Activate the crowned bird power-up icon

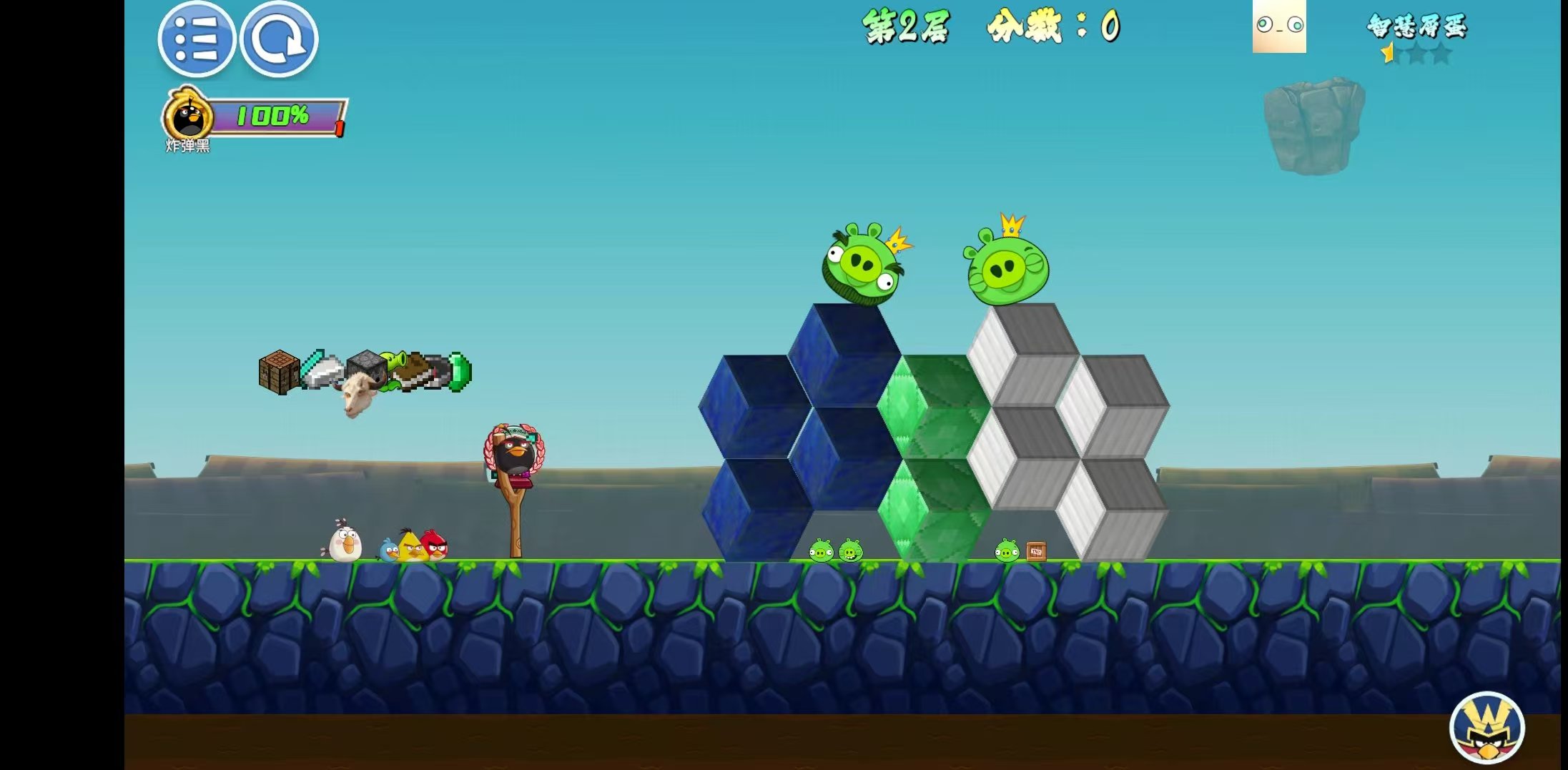tap(1487, 728)
